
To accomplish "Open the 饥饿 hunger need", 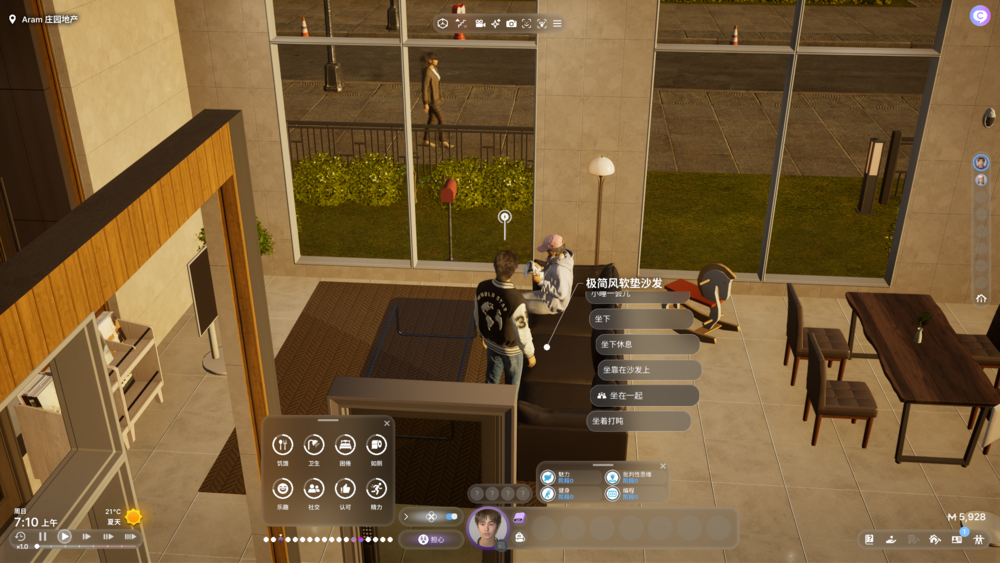I will click(x=283, y=446).
